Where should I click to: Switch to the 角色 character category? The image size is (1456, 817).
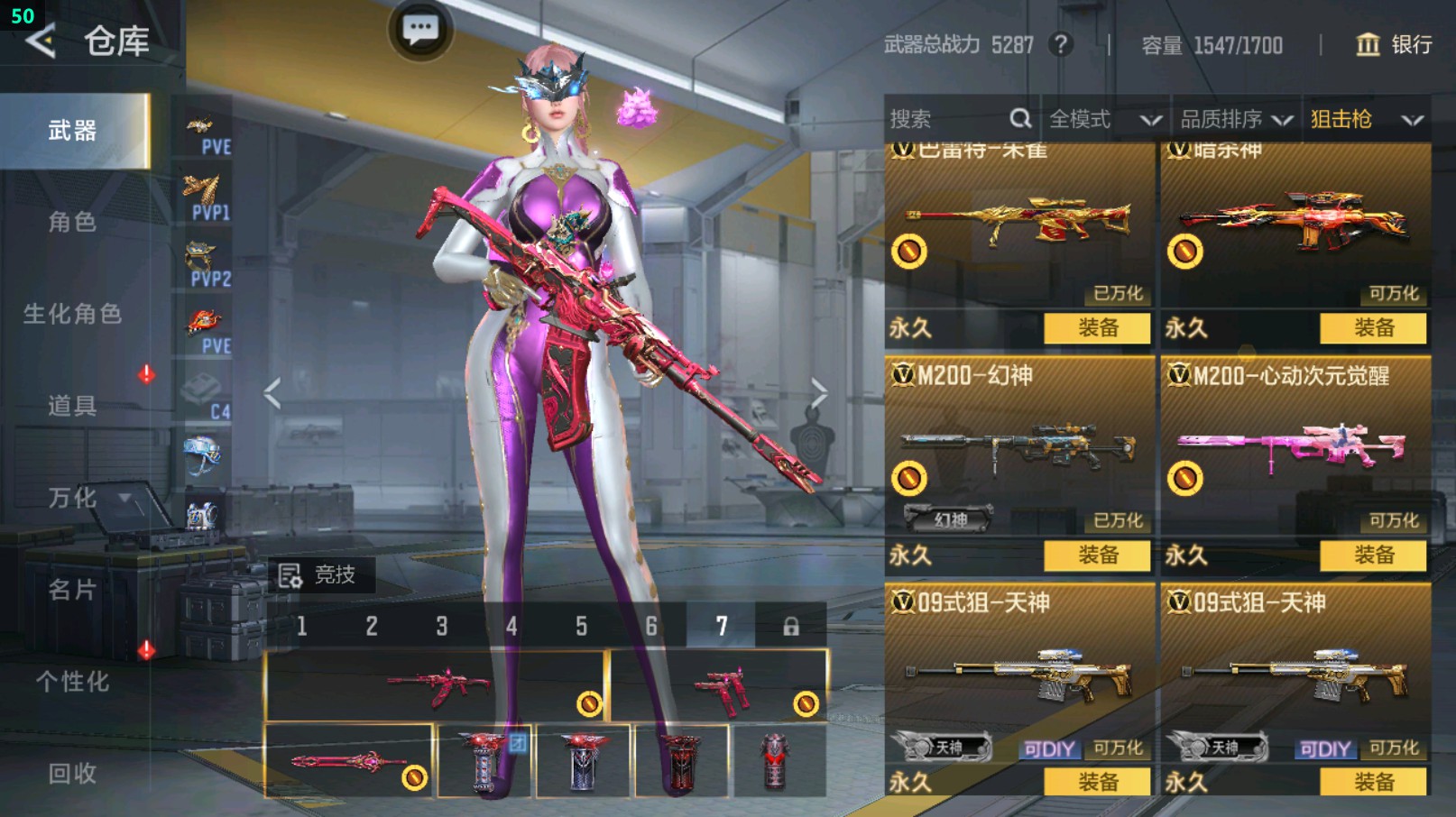click(x=73, y=222)
